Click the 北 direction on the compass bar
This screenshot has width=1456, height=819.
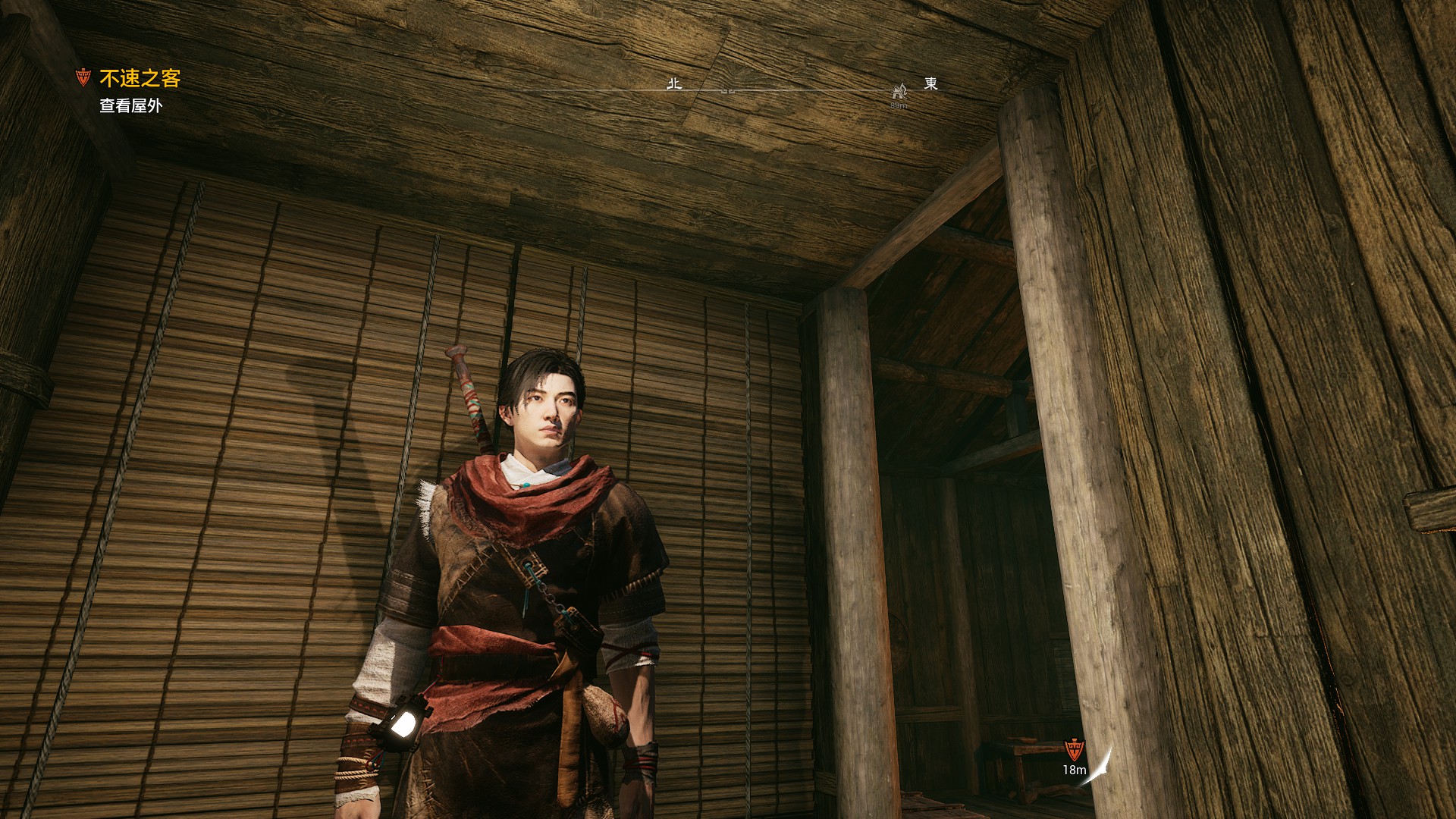674,83
